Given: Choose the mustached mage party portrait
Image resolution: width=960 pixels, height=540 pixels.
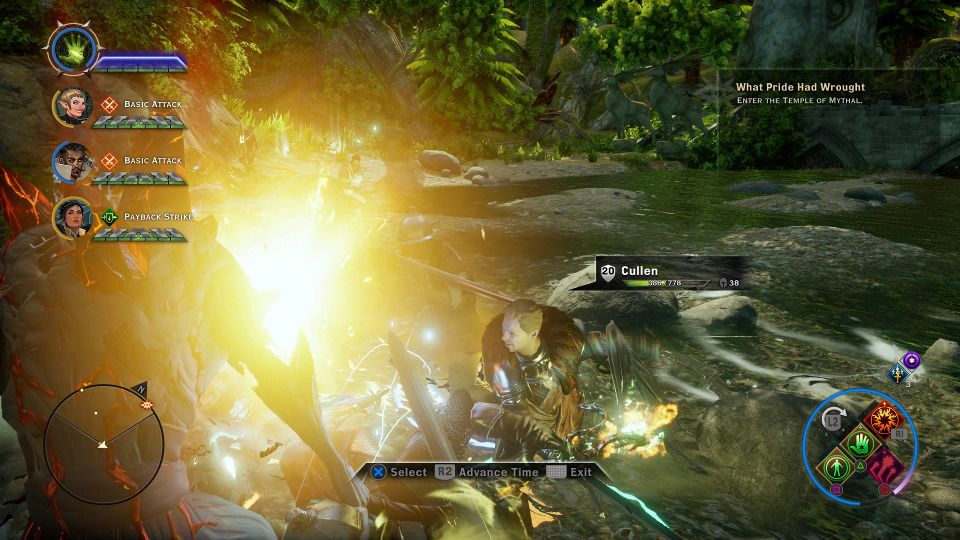Looking at the screenshot, I should click(73, 163).
